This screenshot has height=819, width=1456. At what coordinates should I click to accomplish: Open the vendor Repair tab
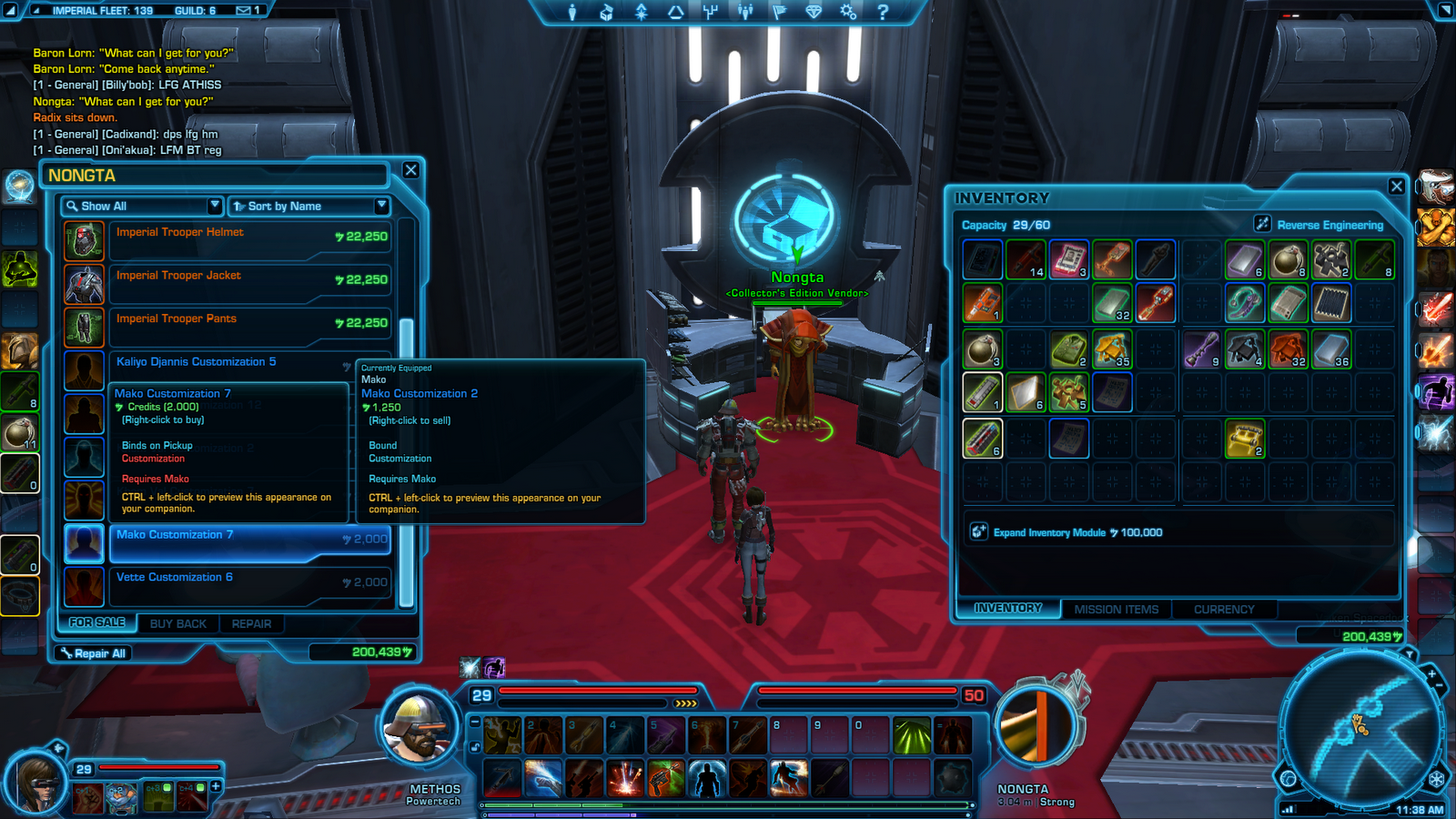point(251,624)
